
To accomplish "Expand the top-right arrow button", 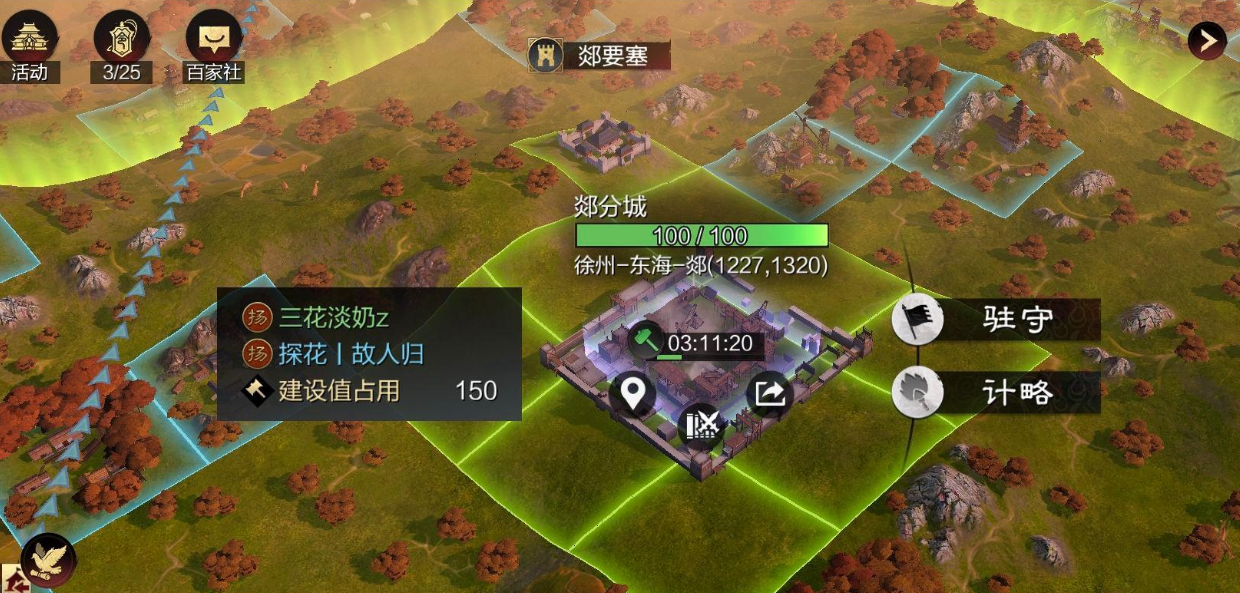I will tap(1207, 40).
